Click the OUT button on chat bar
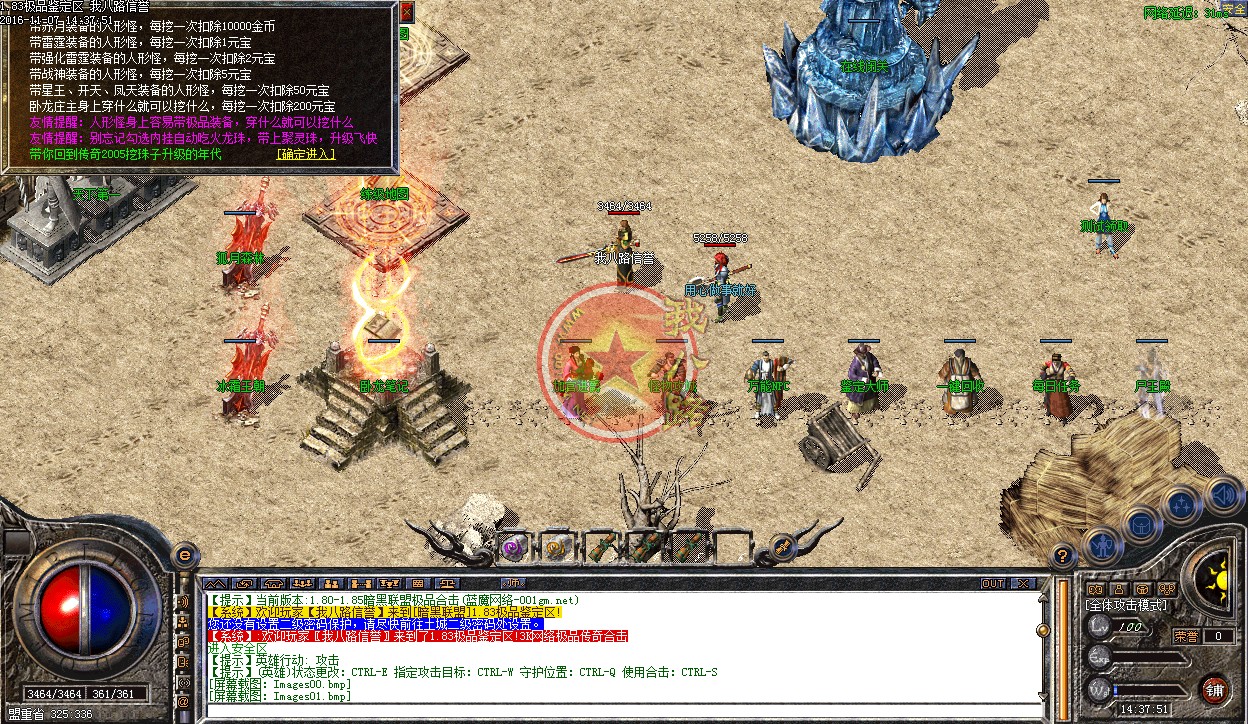Screen dimensions: 1248x724 pos(993,583)
